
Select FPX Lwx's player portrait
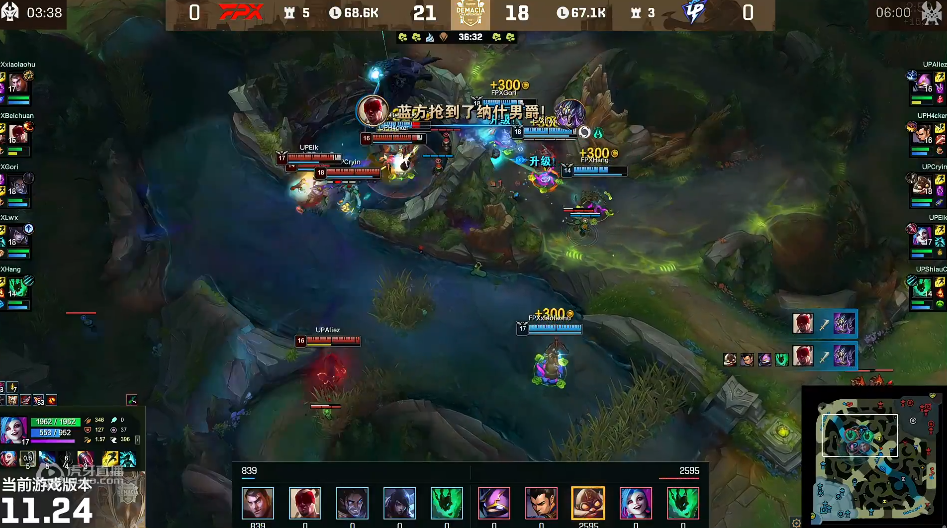coord(17,236)
